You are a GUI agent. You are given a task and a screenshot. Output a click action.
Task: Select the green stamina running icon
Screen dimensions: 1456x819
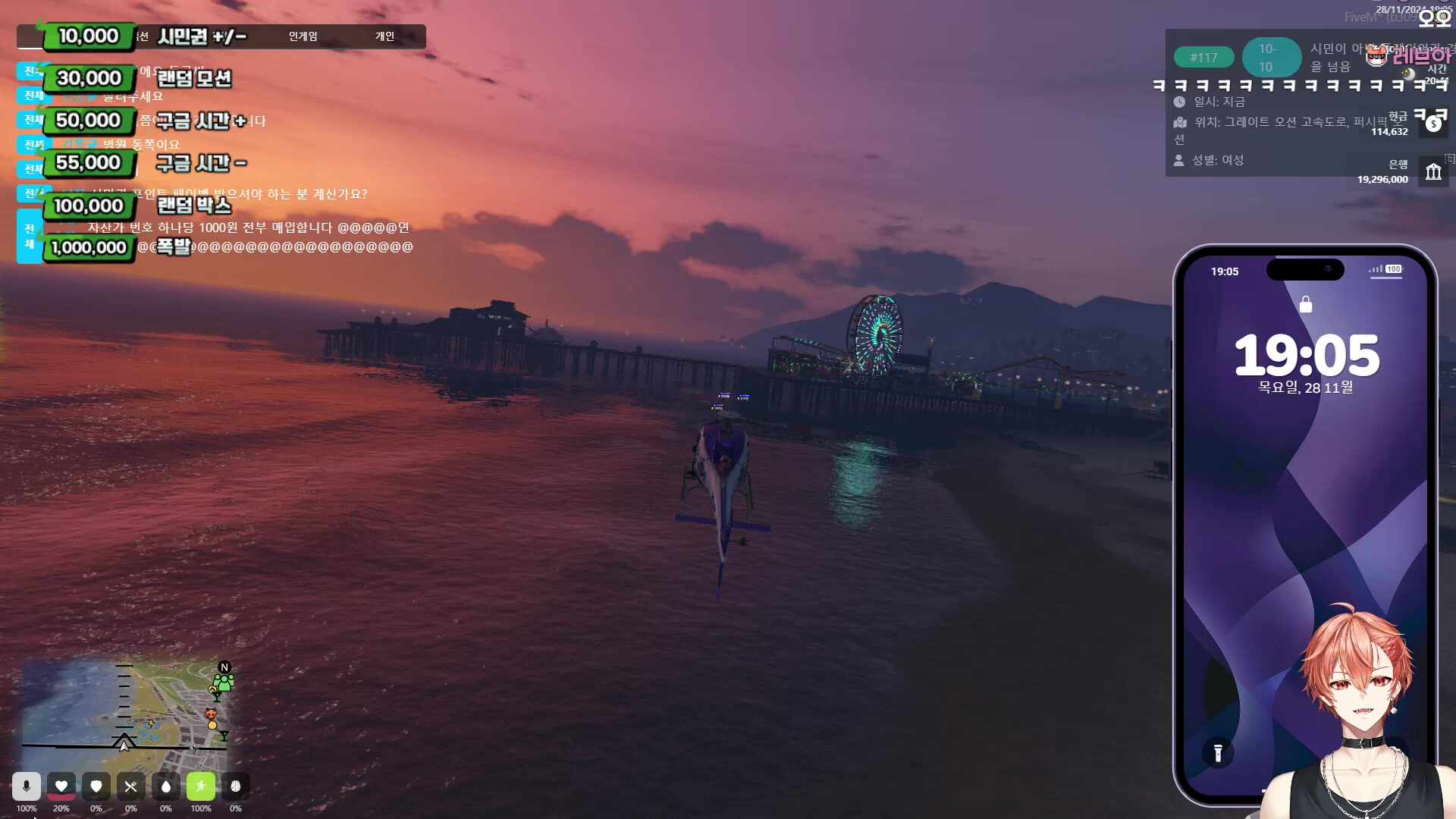click(x=201, y=786)
